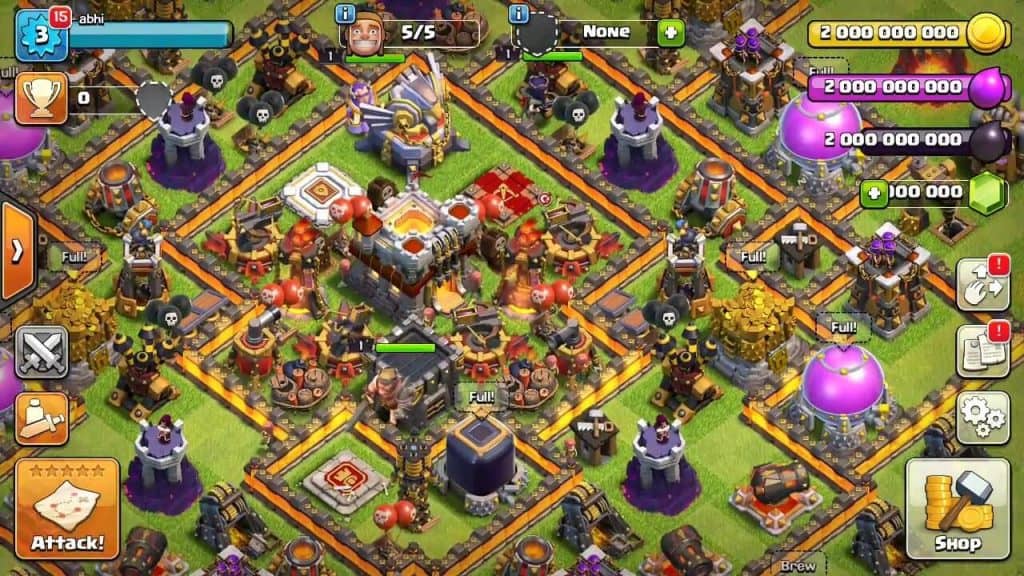This screenshot has height=576, width=1024.
Task: Open the army overview helmet button
Action: tap(42, 418)
